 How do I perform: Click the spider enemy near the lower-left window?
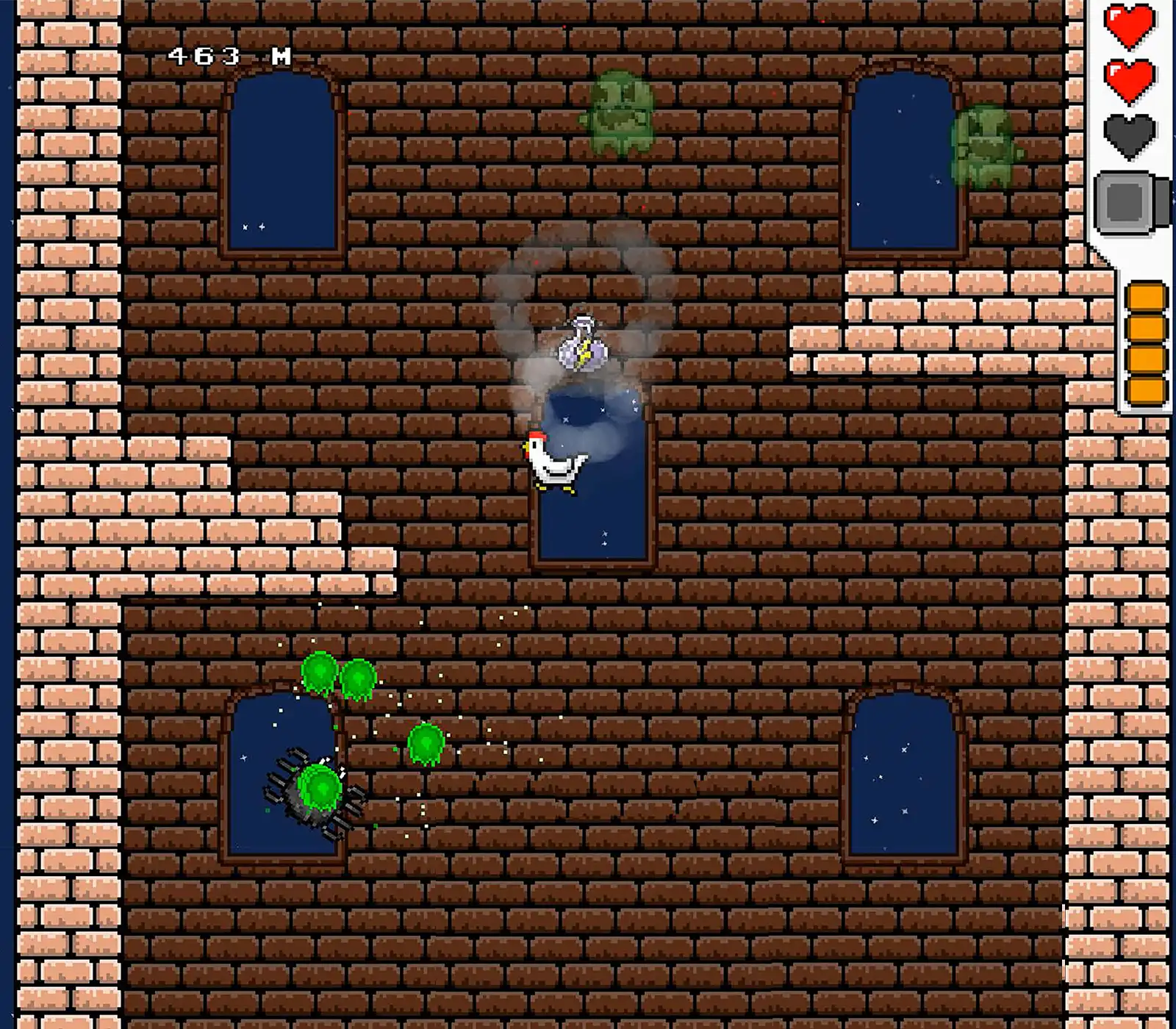(x=305, y=797)
